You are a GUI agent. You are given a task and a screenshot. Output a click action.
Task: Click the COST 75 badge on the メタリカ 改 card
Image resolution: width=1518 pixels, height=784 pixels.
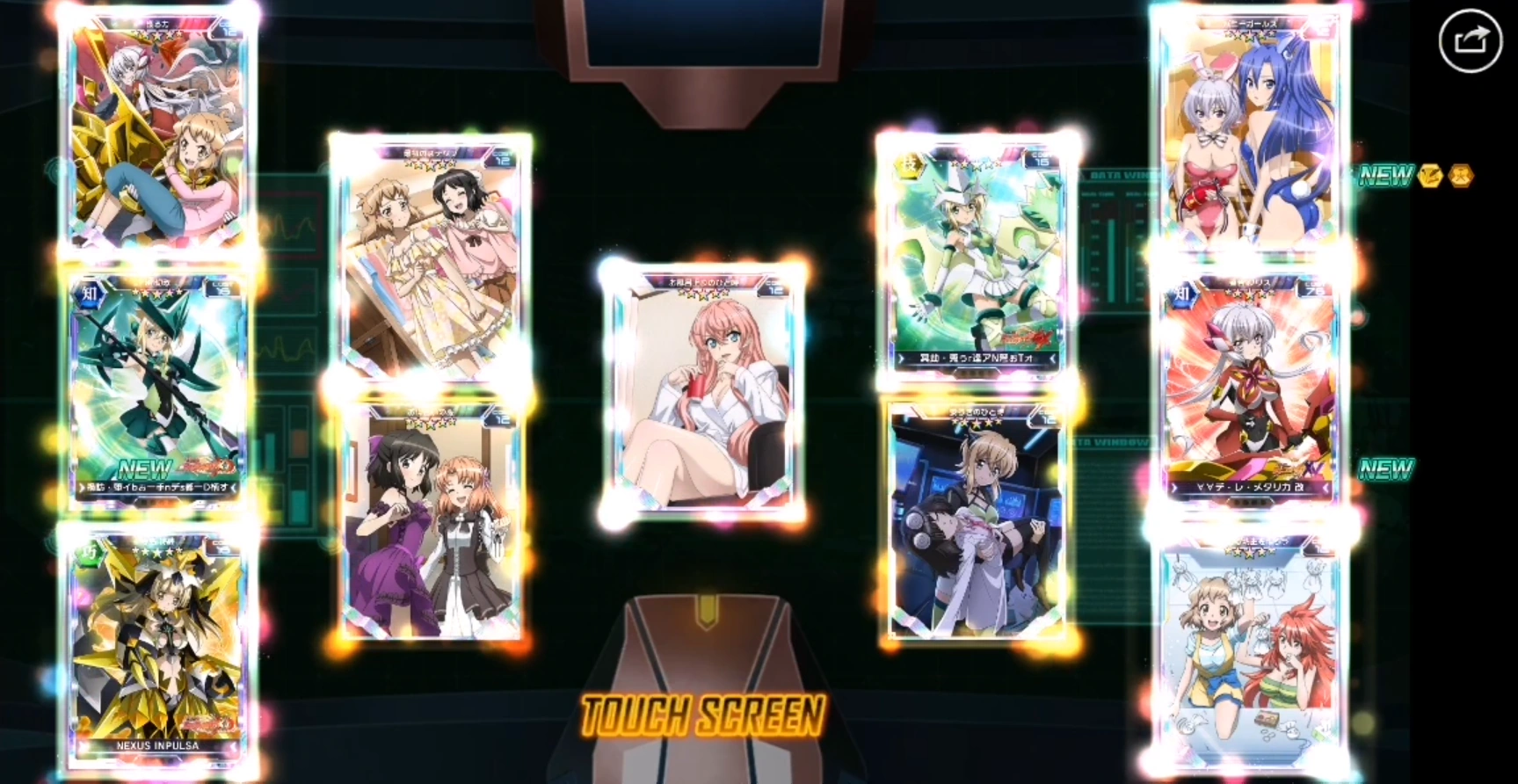coord(1314,287)
